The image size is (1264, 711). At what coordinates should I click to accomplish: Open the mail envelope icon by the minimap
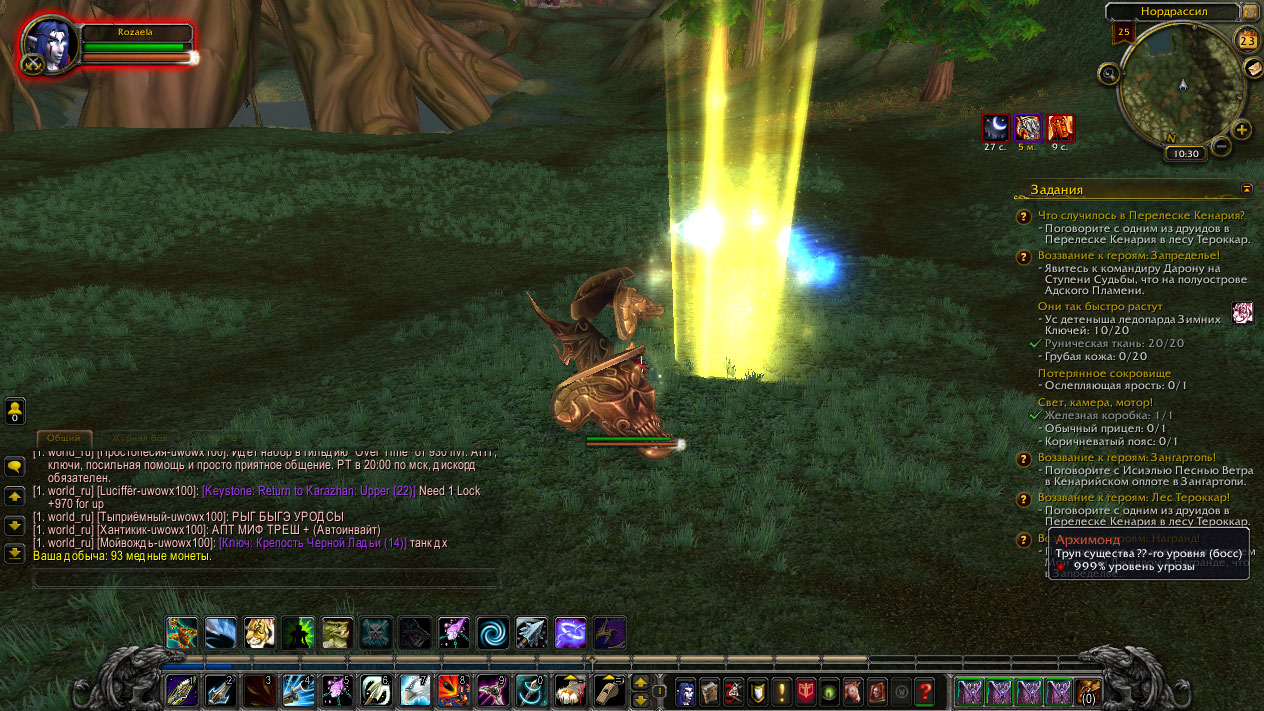[1252, 68]
